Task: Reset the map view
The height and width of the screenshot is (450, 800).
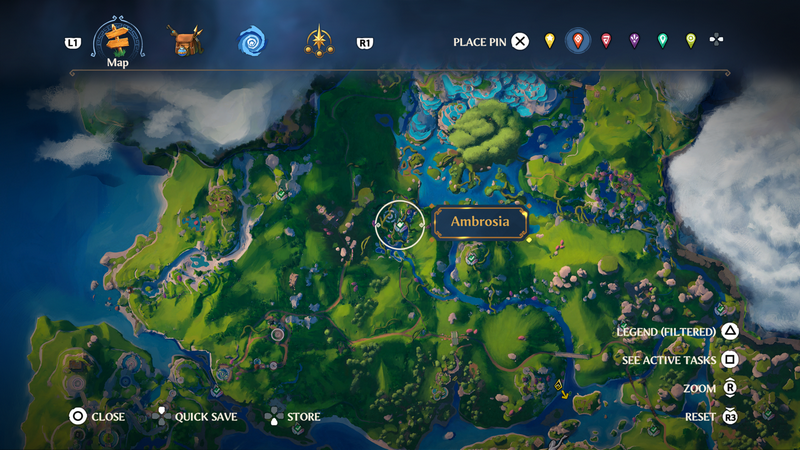Action: 731,417
